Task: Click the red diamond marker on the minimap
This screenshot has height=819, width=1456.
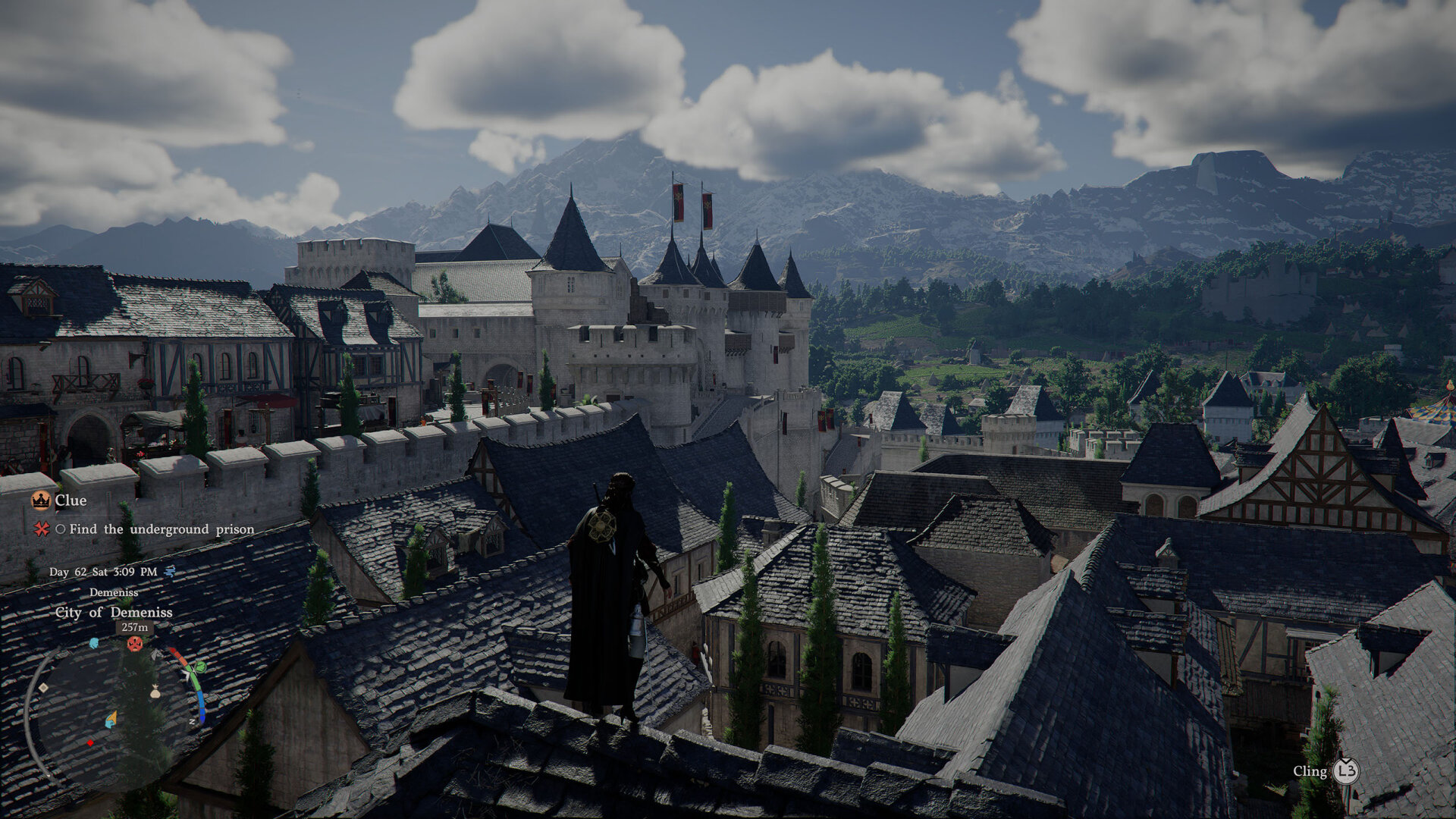Action: (90, 742)
